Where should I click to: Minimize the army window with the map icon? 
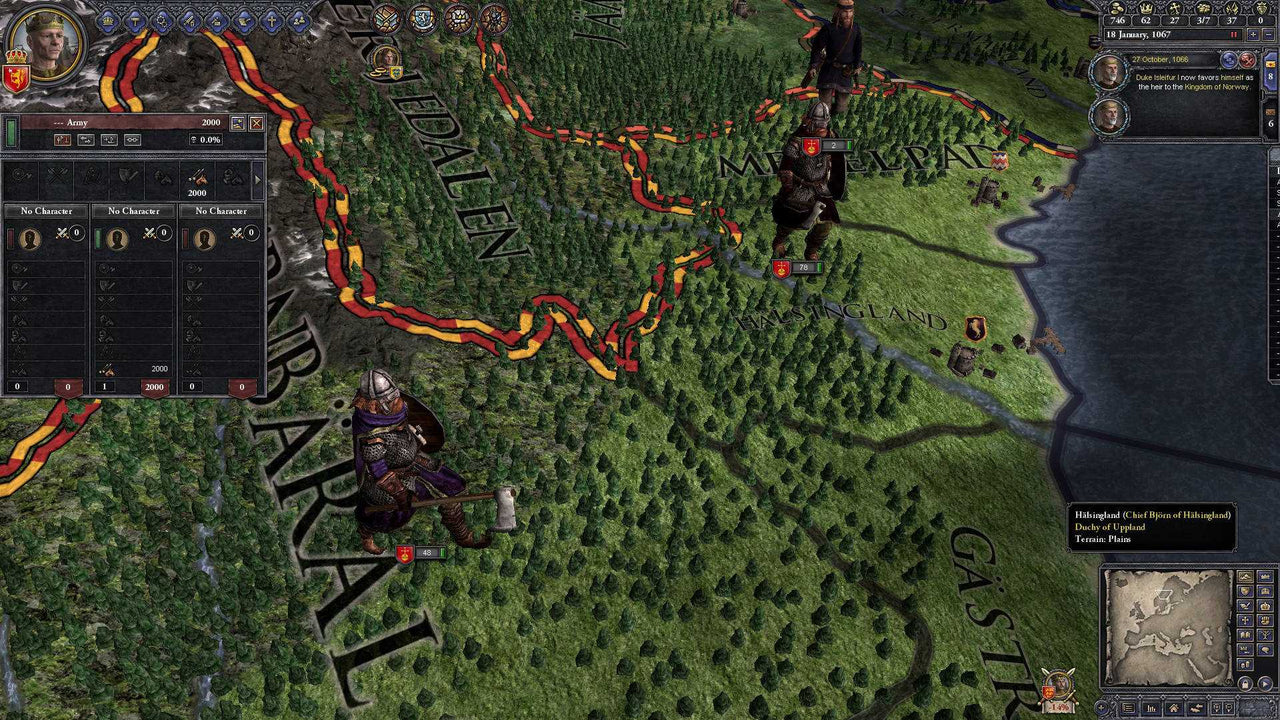click(238, 123)
